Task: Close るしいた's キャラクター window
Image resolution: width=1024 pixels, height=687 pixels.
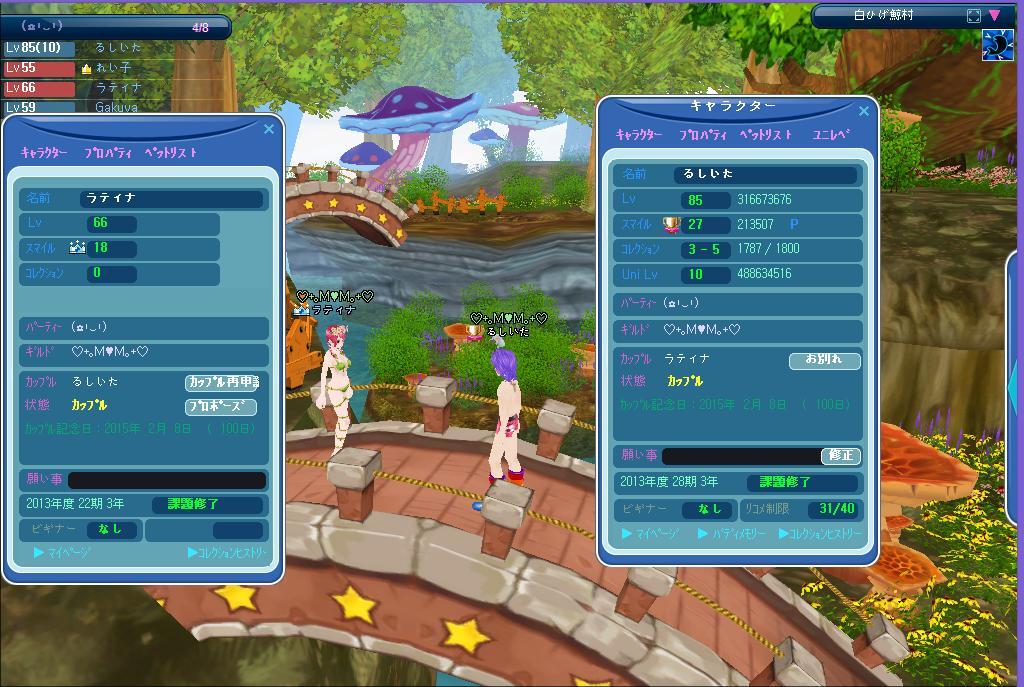Action: [864, 111]
